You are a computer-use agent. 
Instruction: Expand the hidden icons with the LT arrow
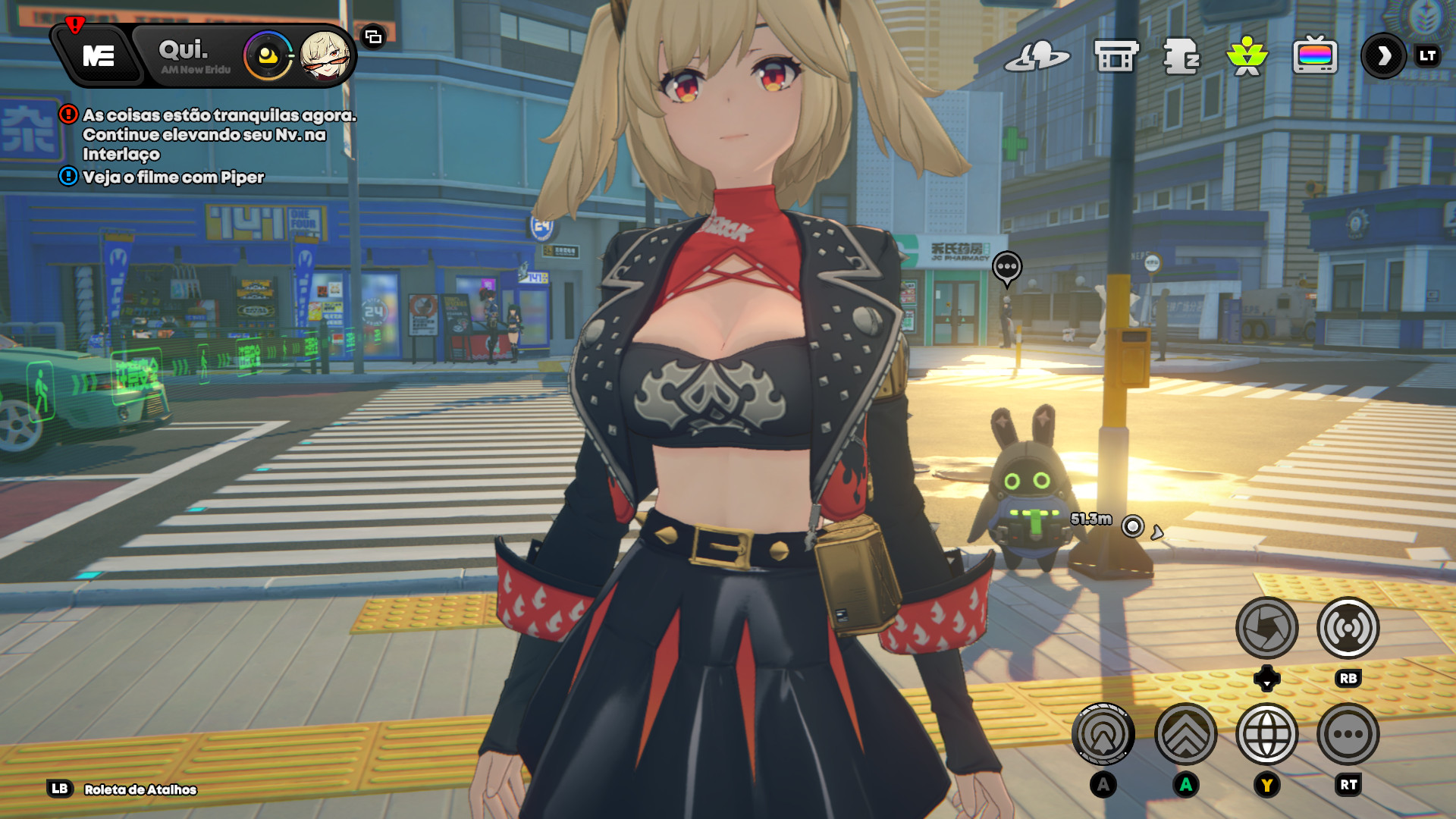1382,55
